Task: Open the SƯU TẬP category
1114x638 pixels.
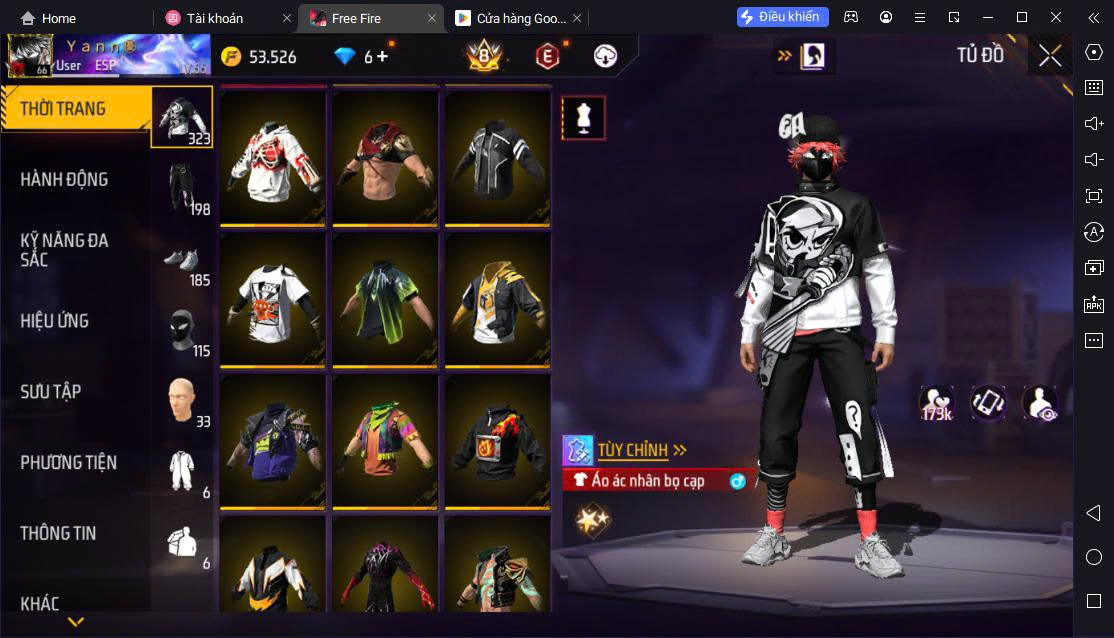Action: [x=51, y=392]
